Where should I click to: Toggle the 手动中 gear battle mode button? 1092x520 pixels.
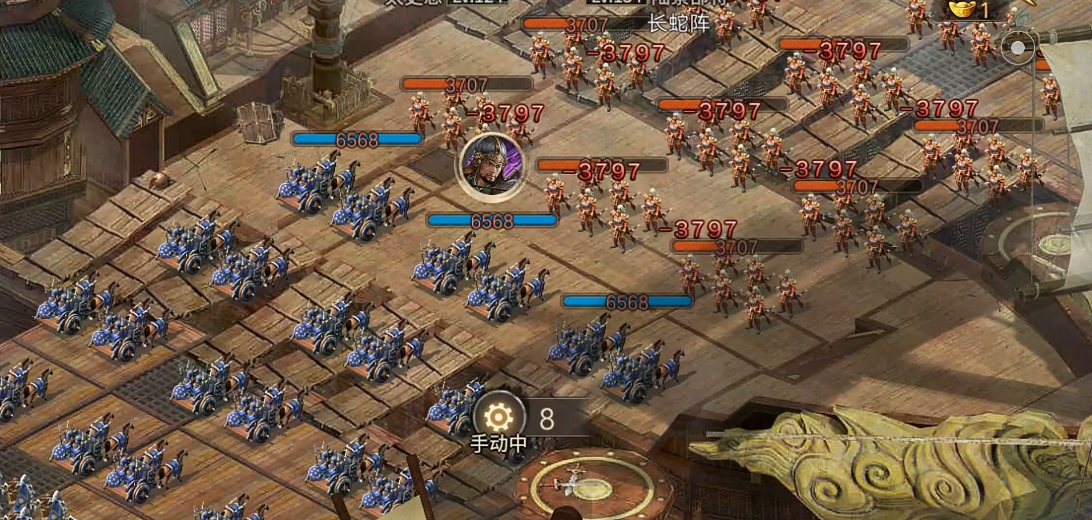(498, 418)
